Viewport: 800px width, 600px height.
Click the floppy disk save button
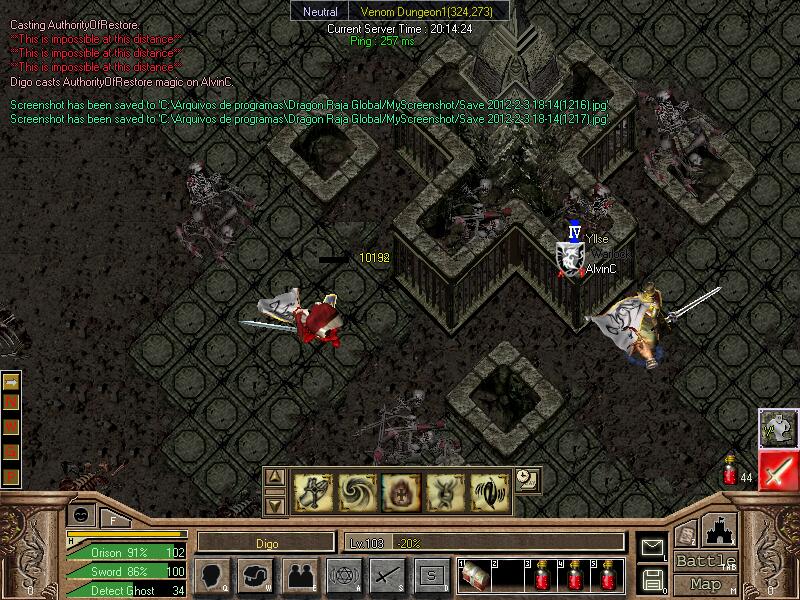[x=652, y=578]
